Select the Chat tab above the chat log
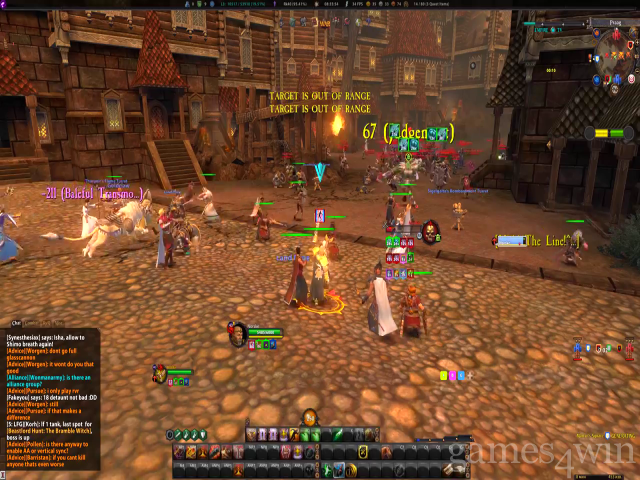This screenshot has width=640, height=480. pyautogui.click(x=16, y=323)
